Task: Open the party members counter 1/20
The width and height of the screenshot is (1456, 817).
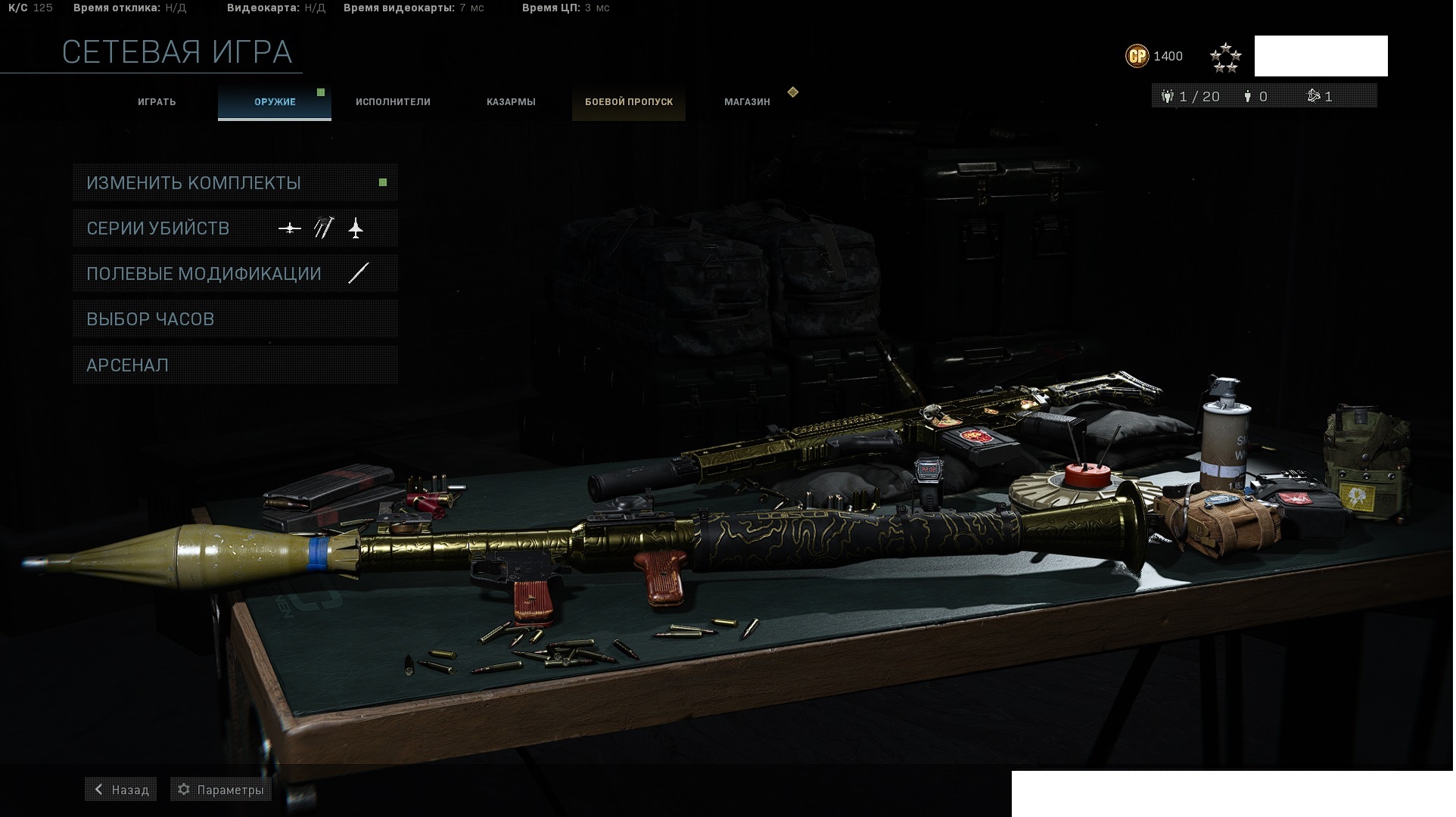Action: (1190, 97)
